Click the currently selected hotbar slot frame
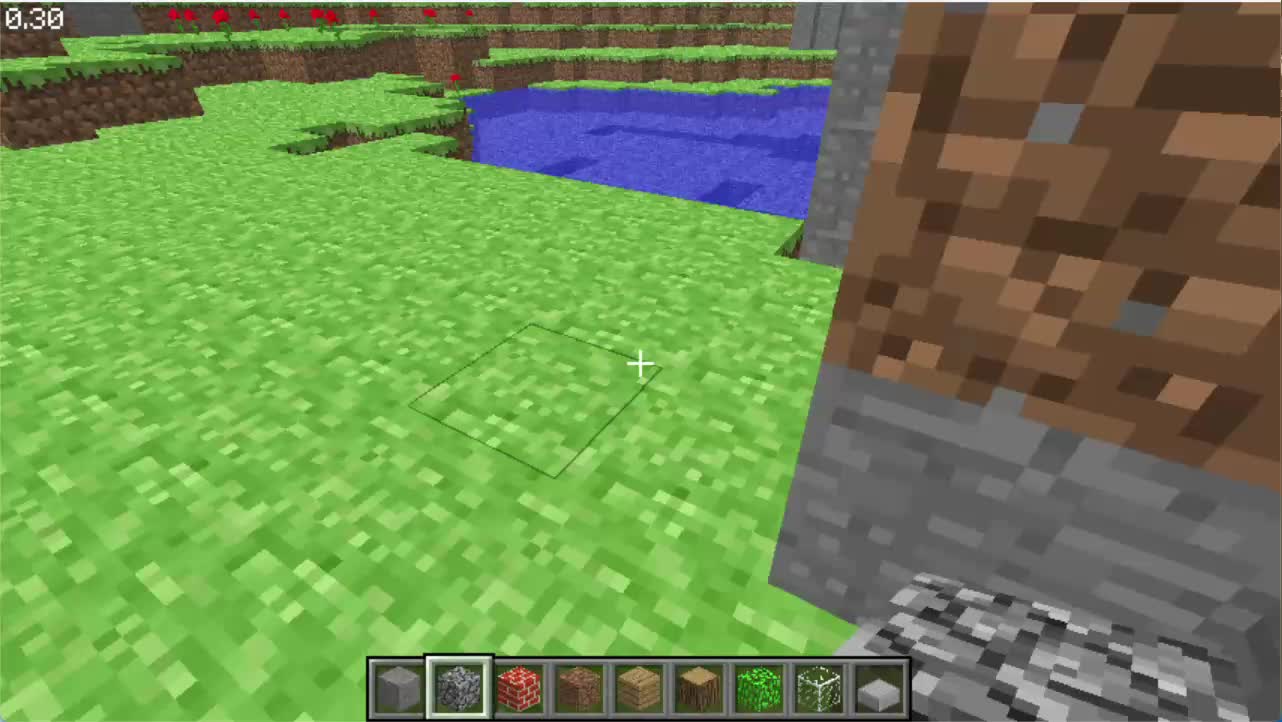 pyautogui.click(x=457, y=685)
